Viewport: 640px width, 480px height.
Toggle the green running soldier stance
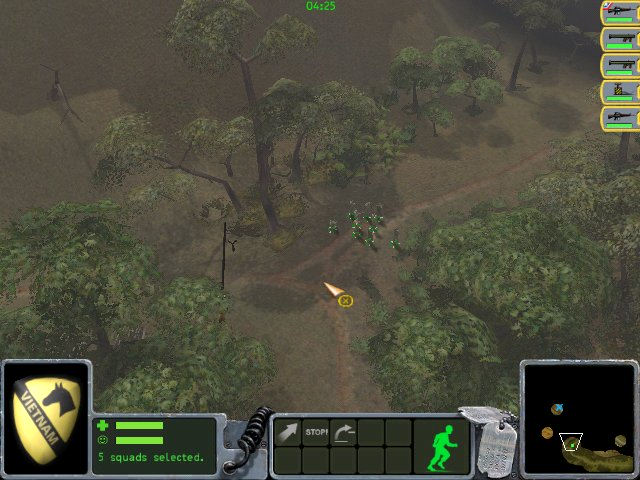[x=441, y=445]
